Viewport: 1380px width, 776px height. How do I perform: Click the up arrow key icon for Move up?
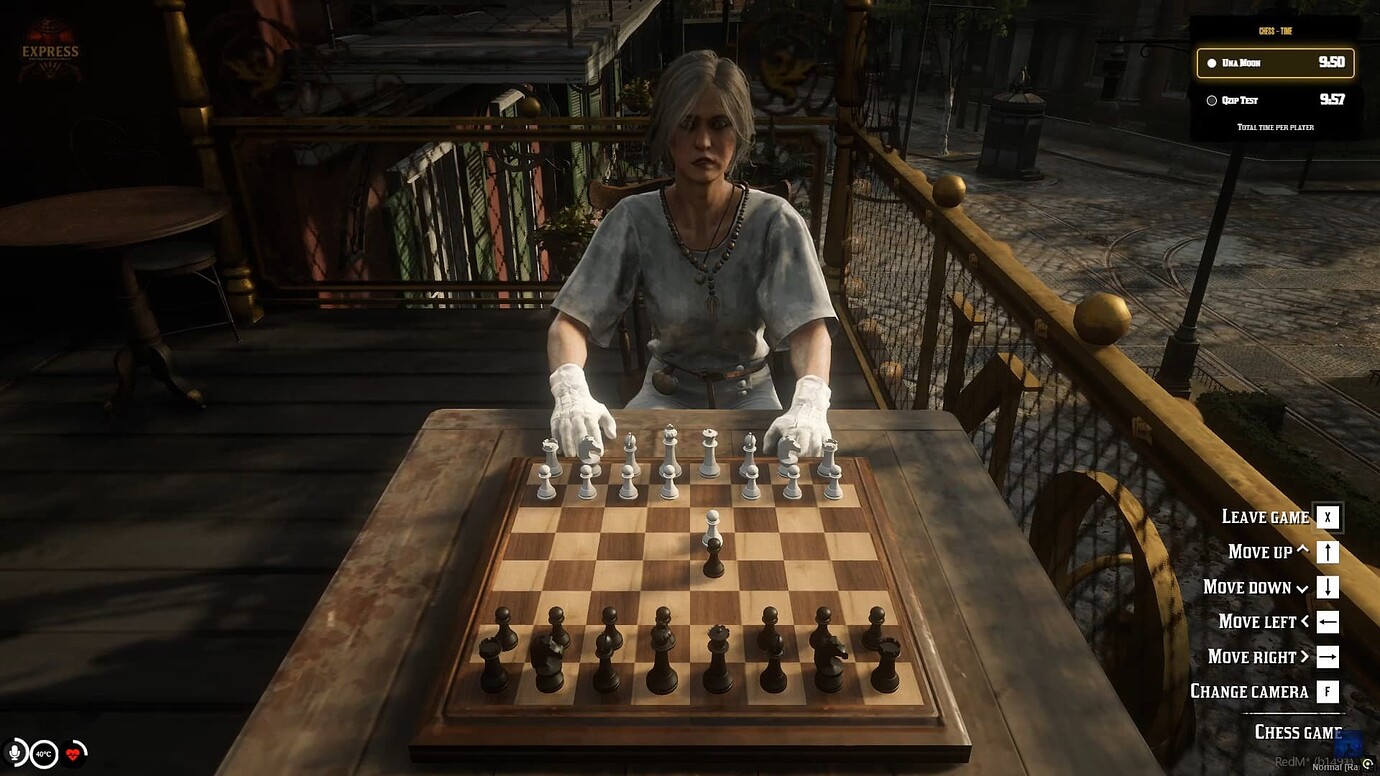point(1328,552)
